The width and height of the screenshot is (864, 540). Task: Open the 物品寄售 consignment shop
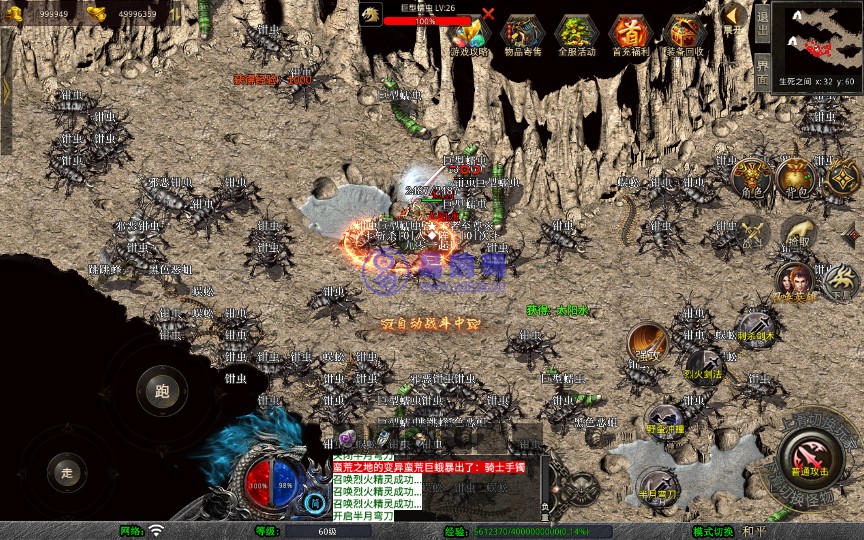click(x=521, y=35)
